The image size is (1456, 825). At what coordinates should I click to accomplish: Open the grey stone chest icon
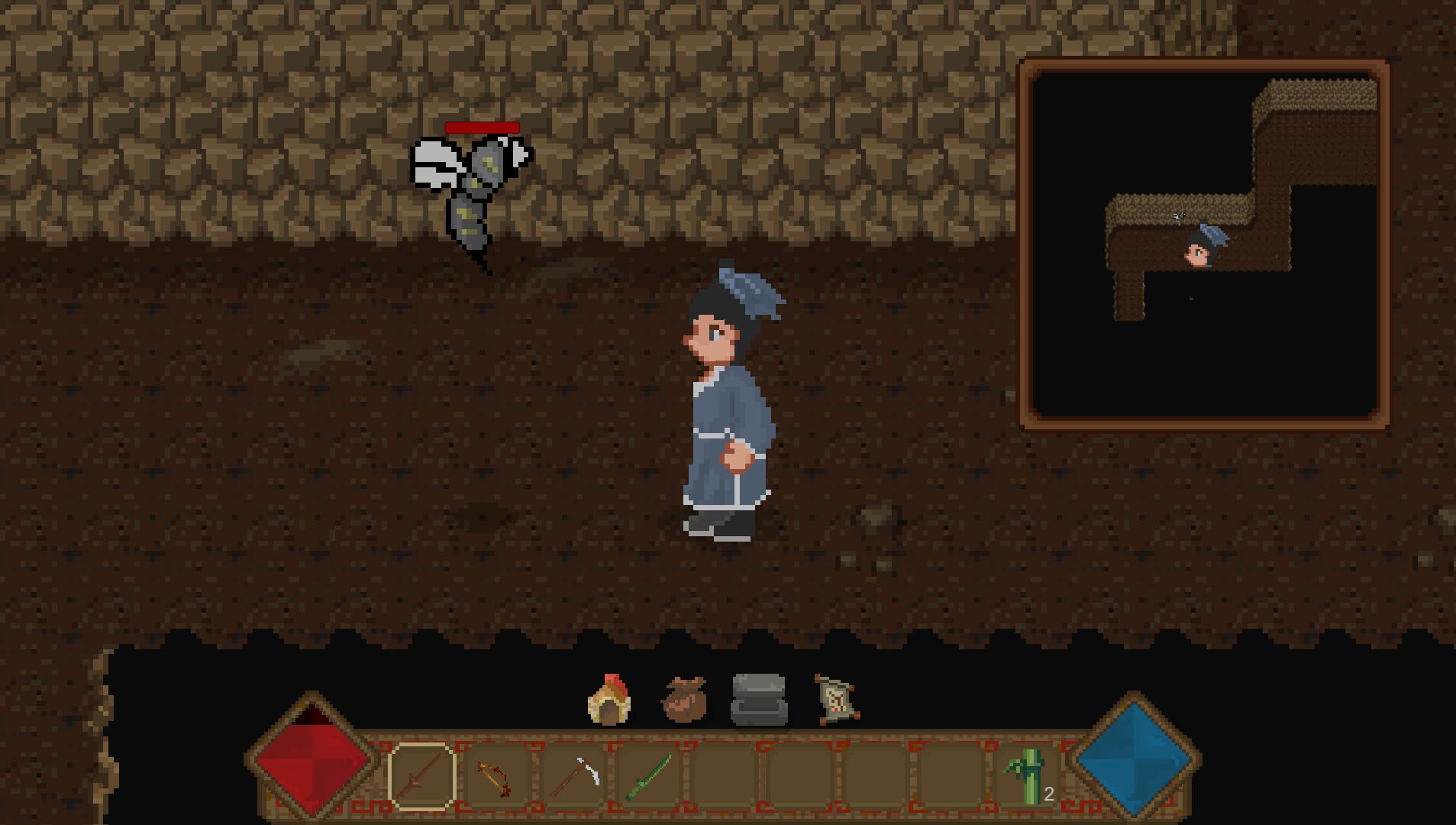point(758,699)
